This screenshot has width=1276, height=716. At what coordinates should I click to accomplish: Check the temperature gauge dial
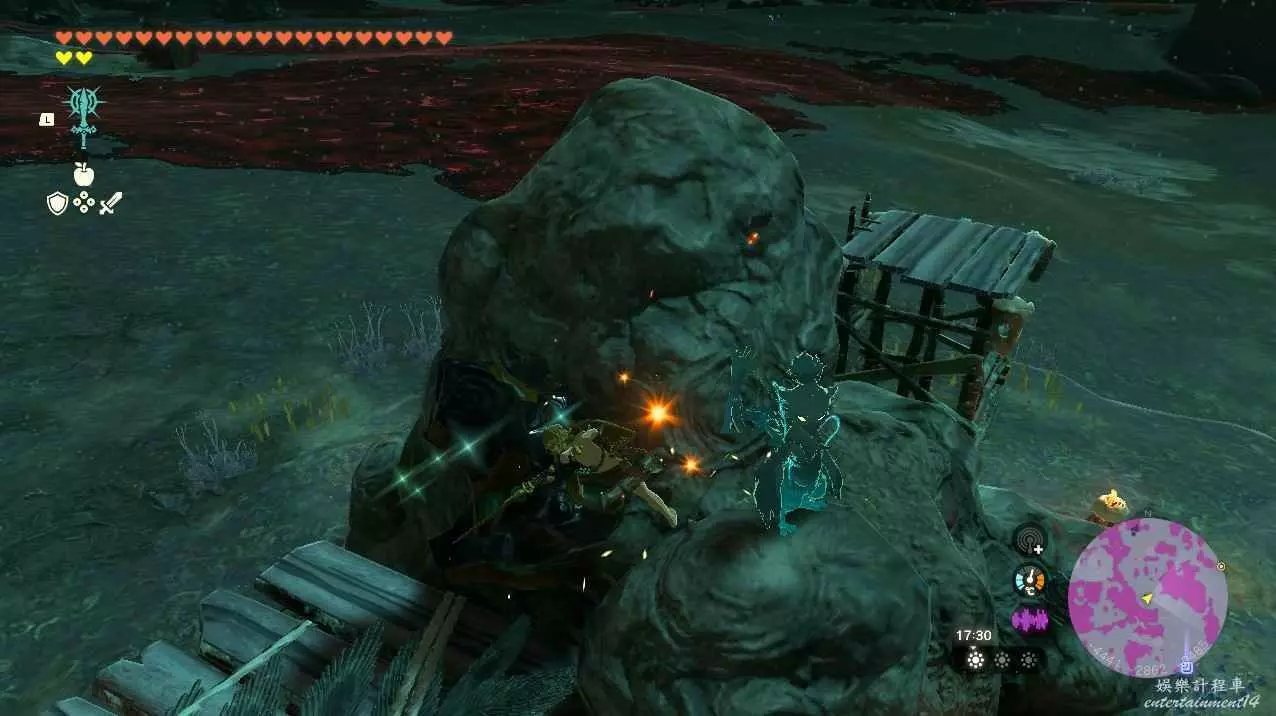point(1029,580)
